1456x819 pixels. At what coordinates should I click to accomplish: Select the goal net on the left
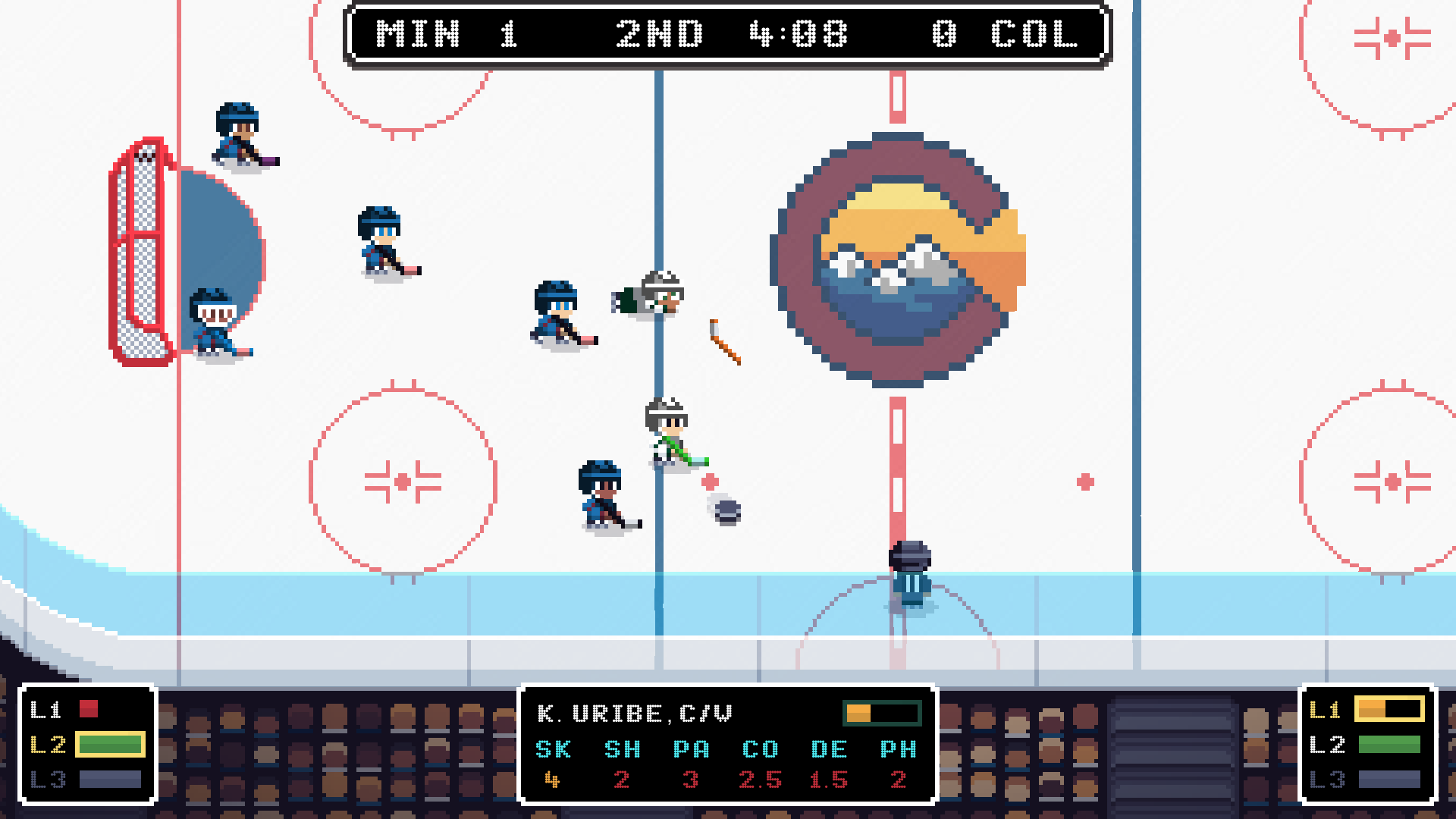[x=140, y=250]
